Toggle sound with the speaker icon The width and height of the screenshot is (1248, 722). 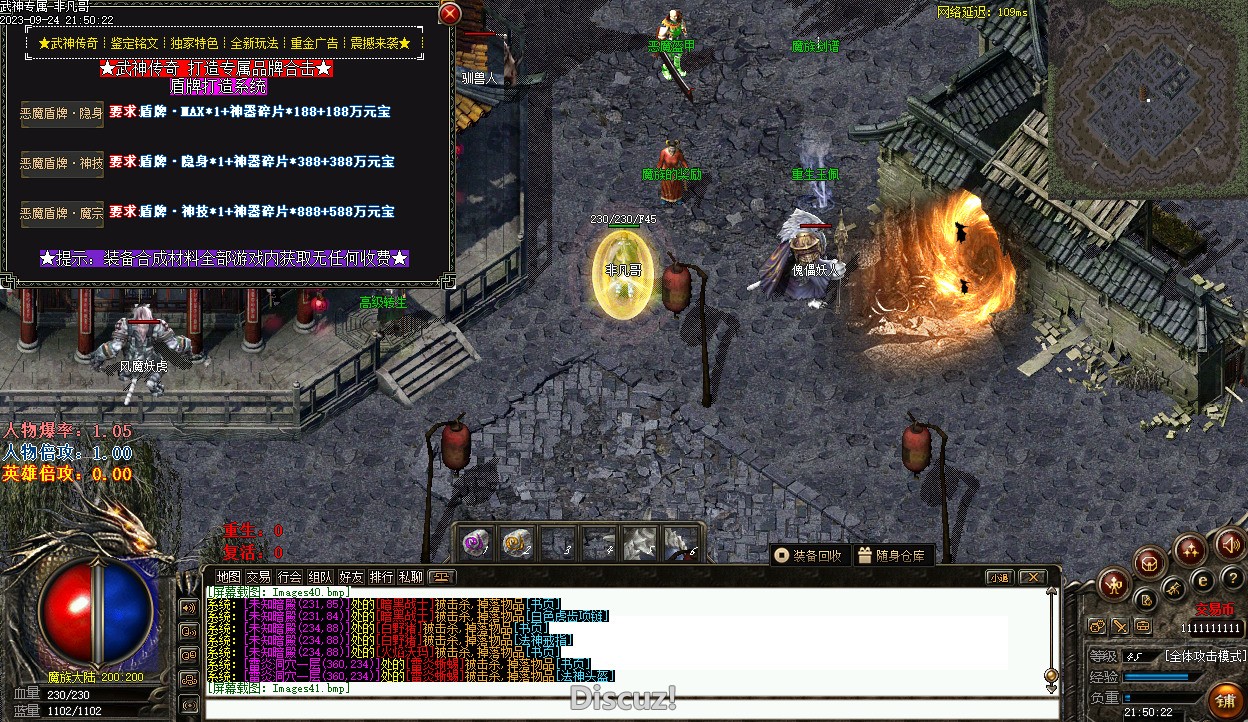pos(1230,545)
